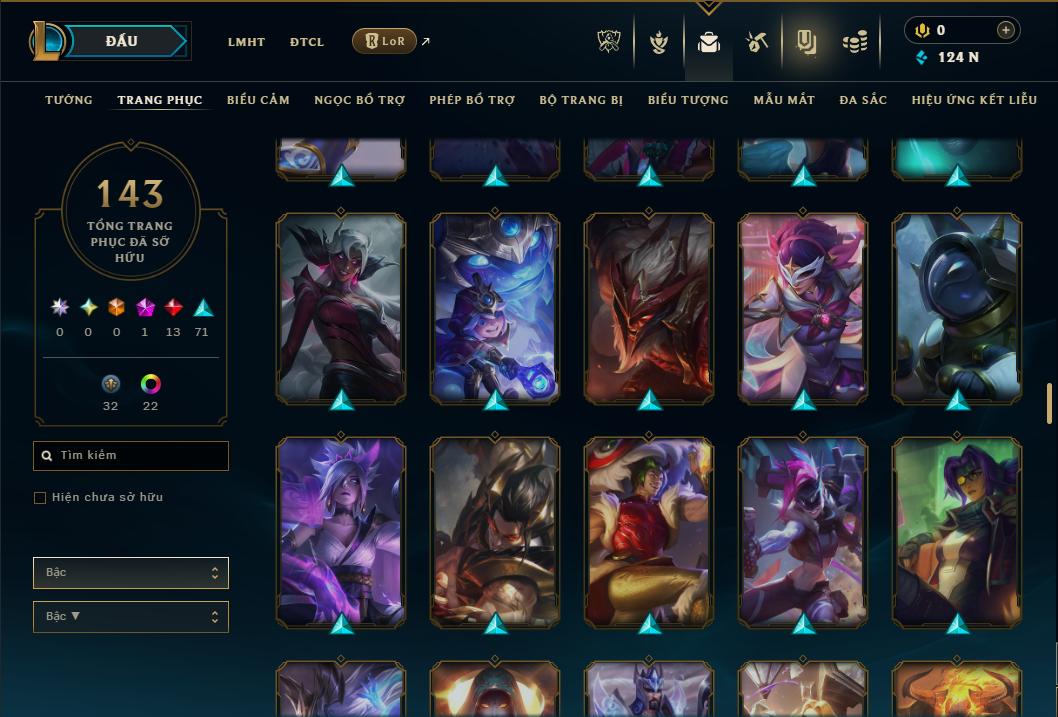Open the HIỆU ỨNG KẾT LIỄU tab
1058x717 pixels.
(977, 100)
